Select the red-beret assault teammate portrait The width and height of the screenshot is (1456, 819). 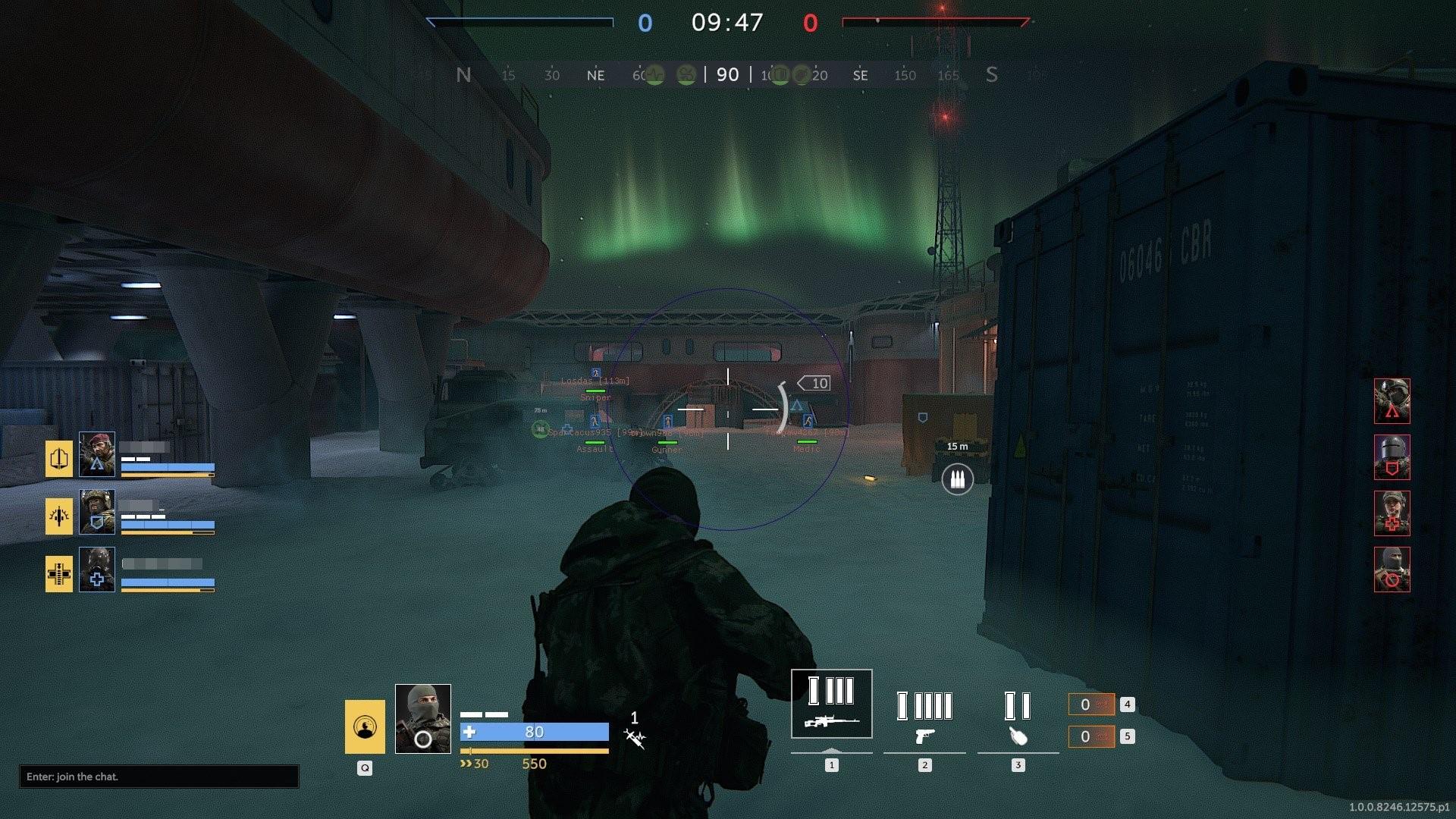pyautogui.click(x=97, y=454)
